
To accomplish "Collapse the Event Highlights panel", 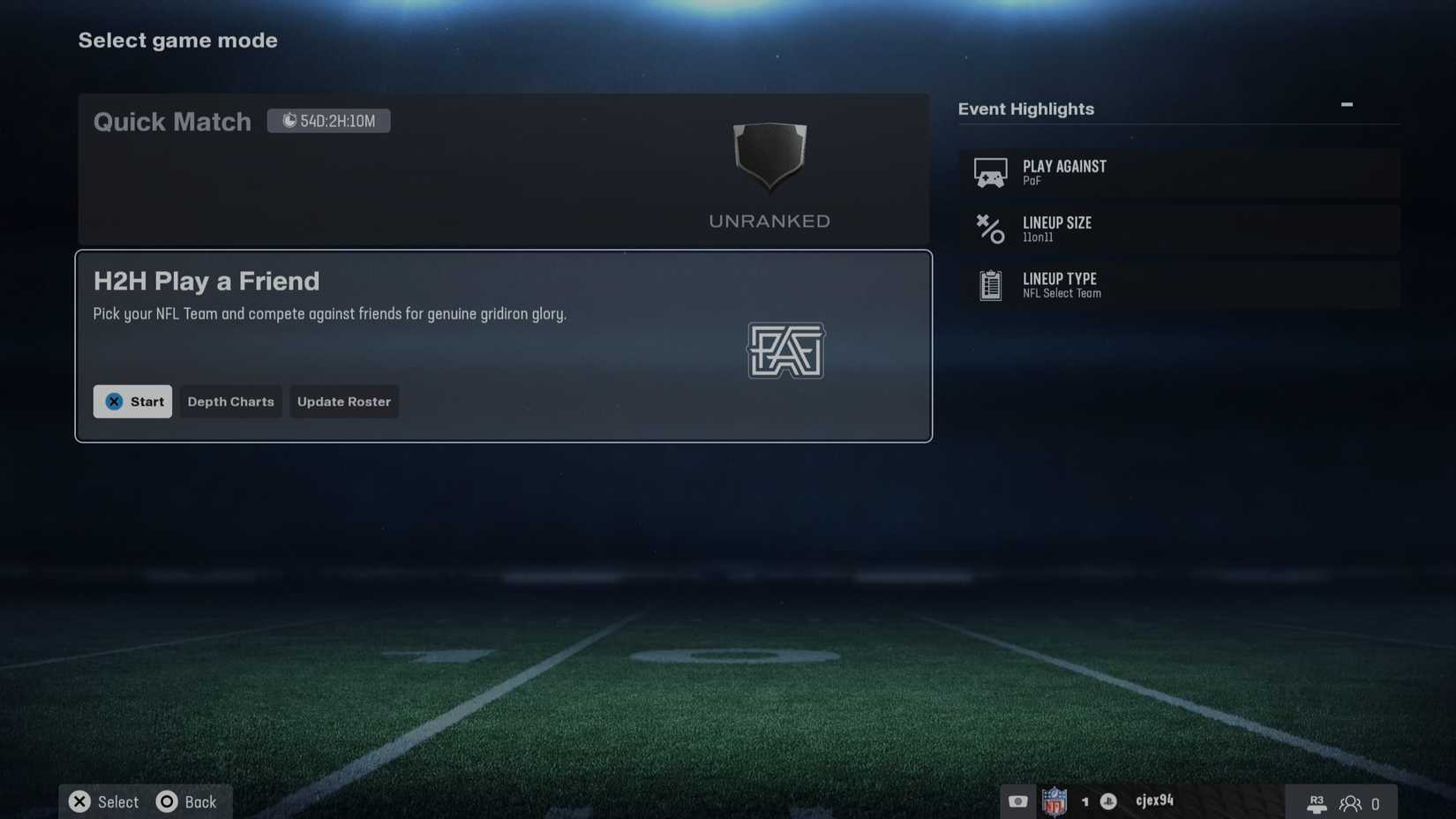I will coord(1347,104).
